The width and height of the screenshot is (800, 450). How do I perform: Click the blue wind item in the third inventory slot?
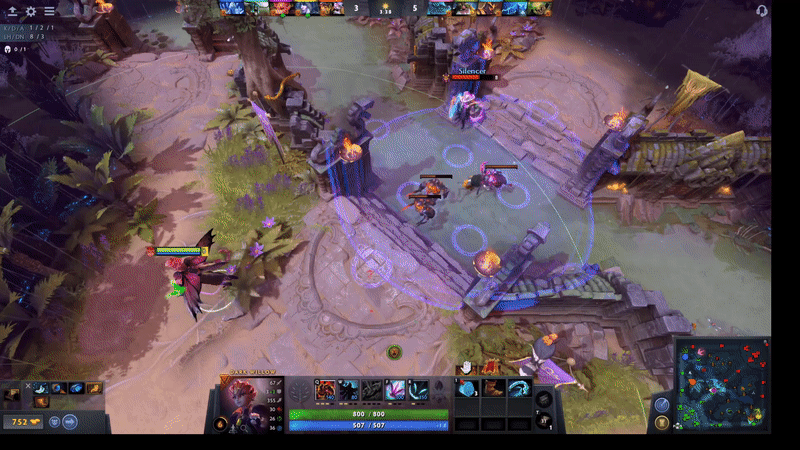tap(519, 388)
